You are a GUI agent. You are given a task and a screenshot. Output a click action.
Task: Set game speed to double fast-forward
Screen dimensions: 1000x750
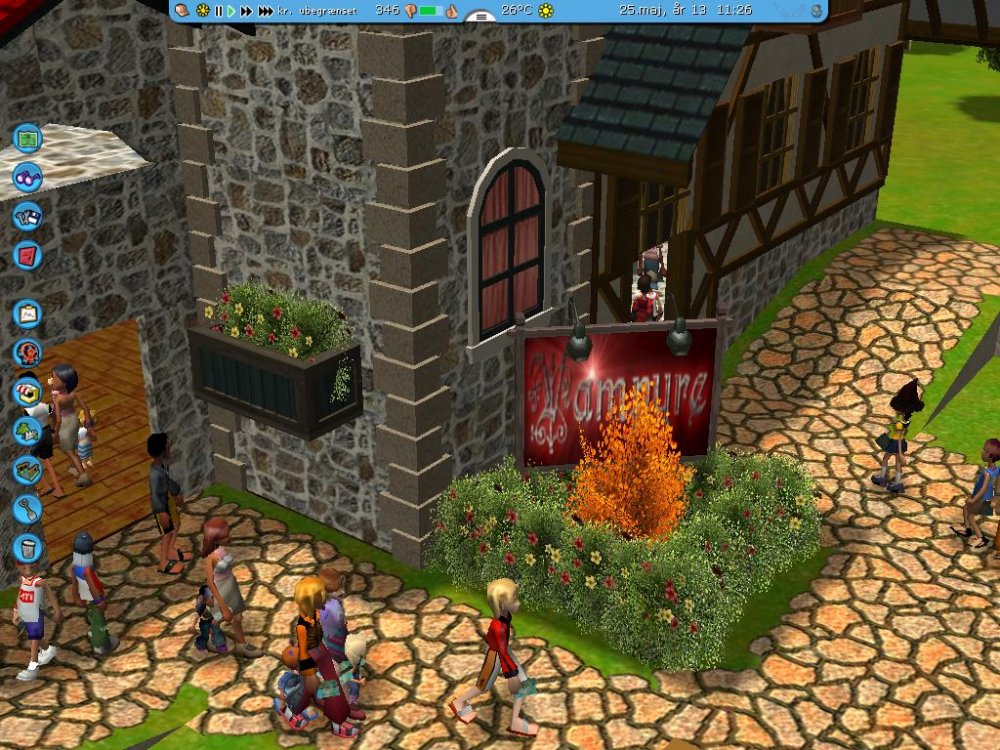click(x=246, y=11)
